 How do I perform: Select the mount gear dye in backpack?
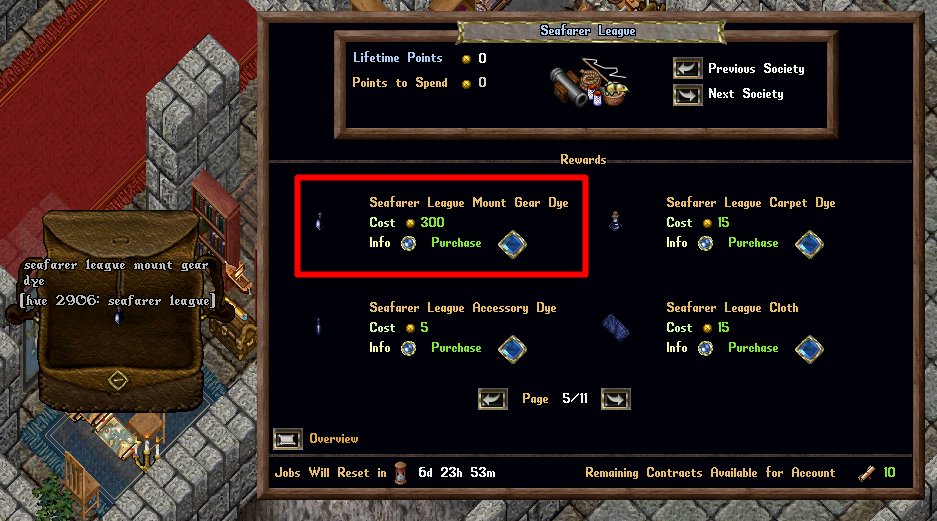click(x=118, y=316)
